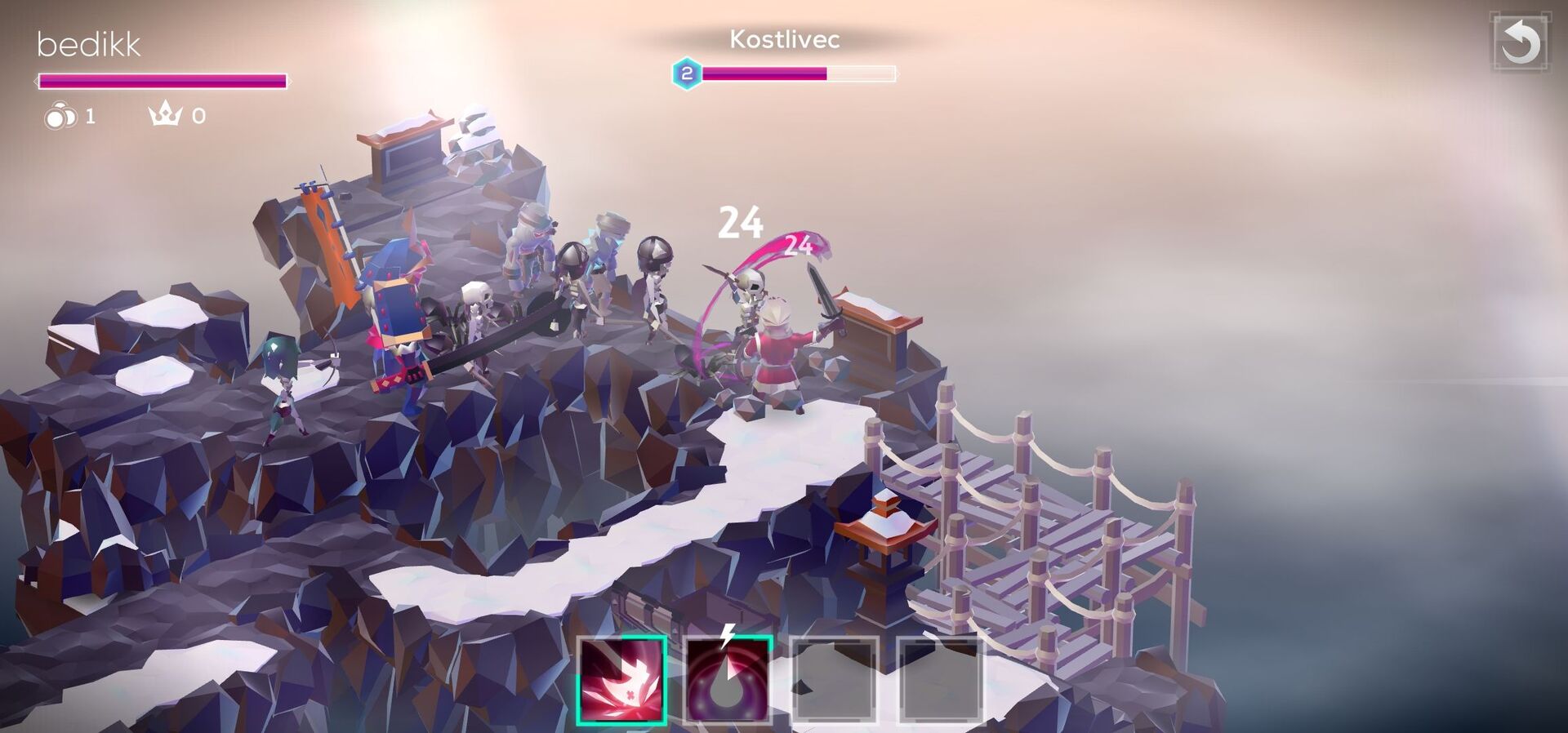Use the dark droplet lightning ability
The image size is (1568, 733).
click(x=727, y=680)
